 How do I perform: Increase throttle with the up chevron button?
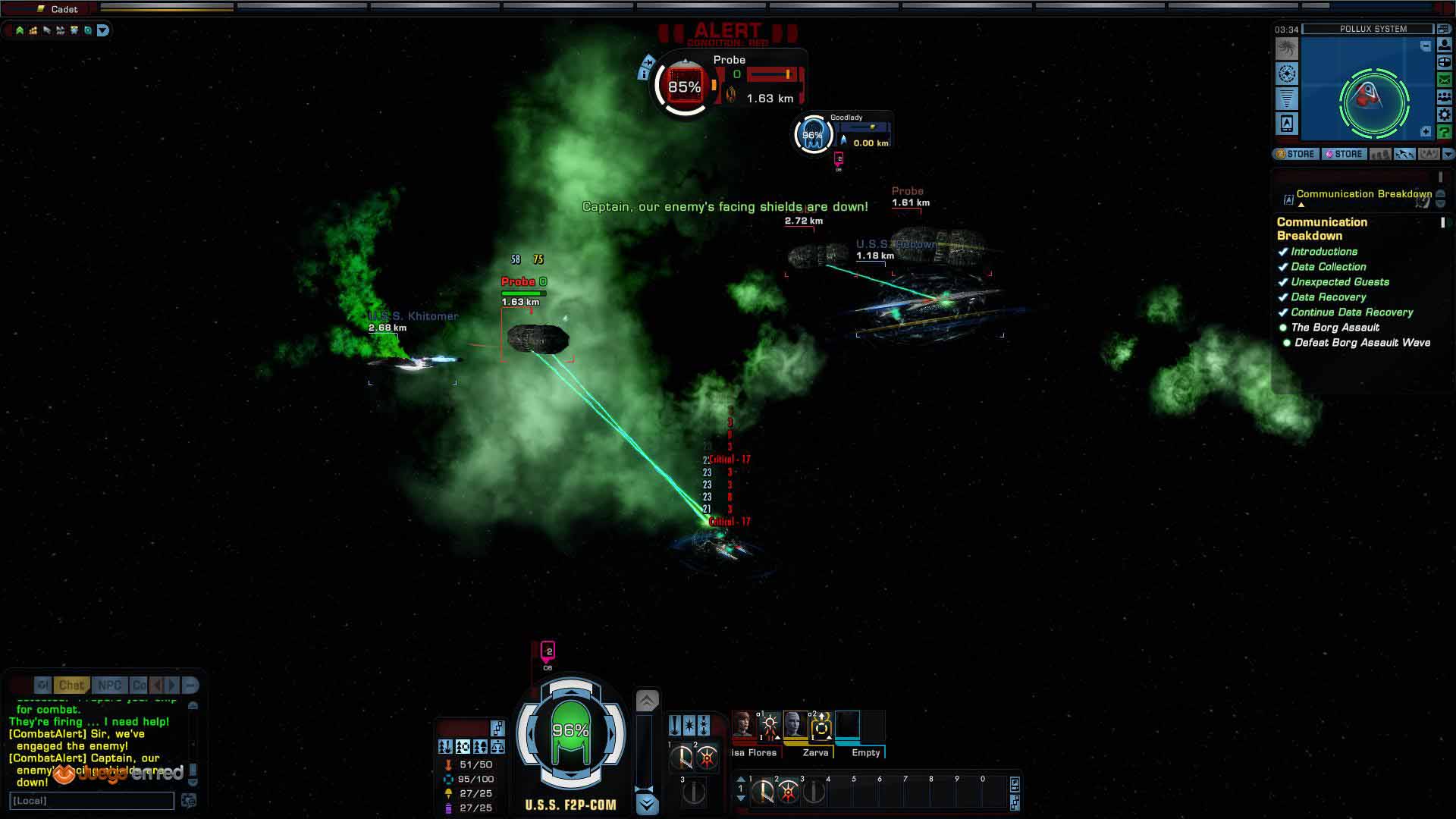tap(647, 701)
